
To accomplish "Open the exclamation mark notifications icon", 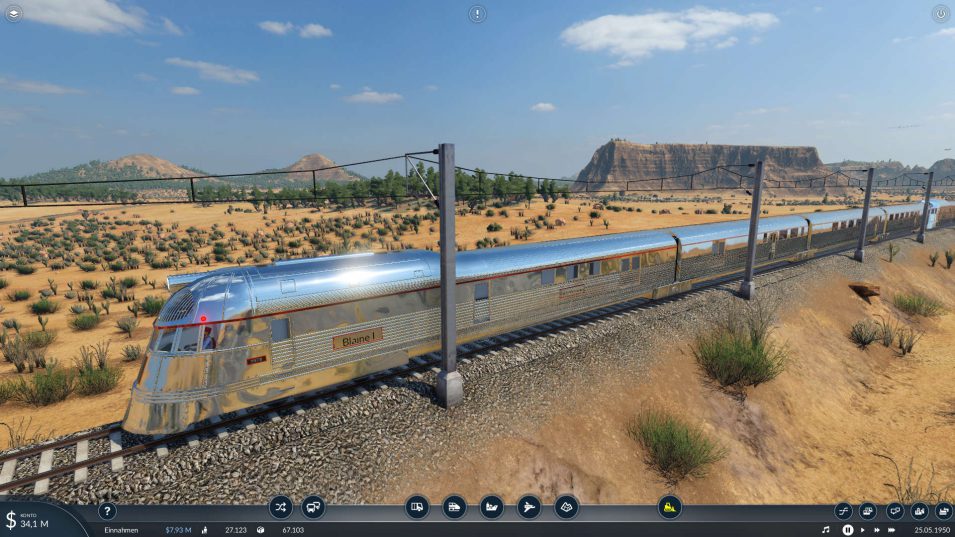I will [477, 14].
